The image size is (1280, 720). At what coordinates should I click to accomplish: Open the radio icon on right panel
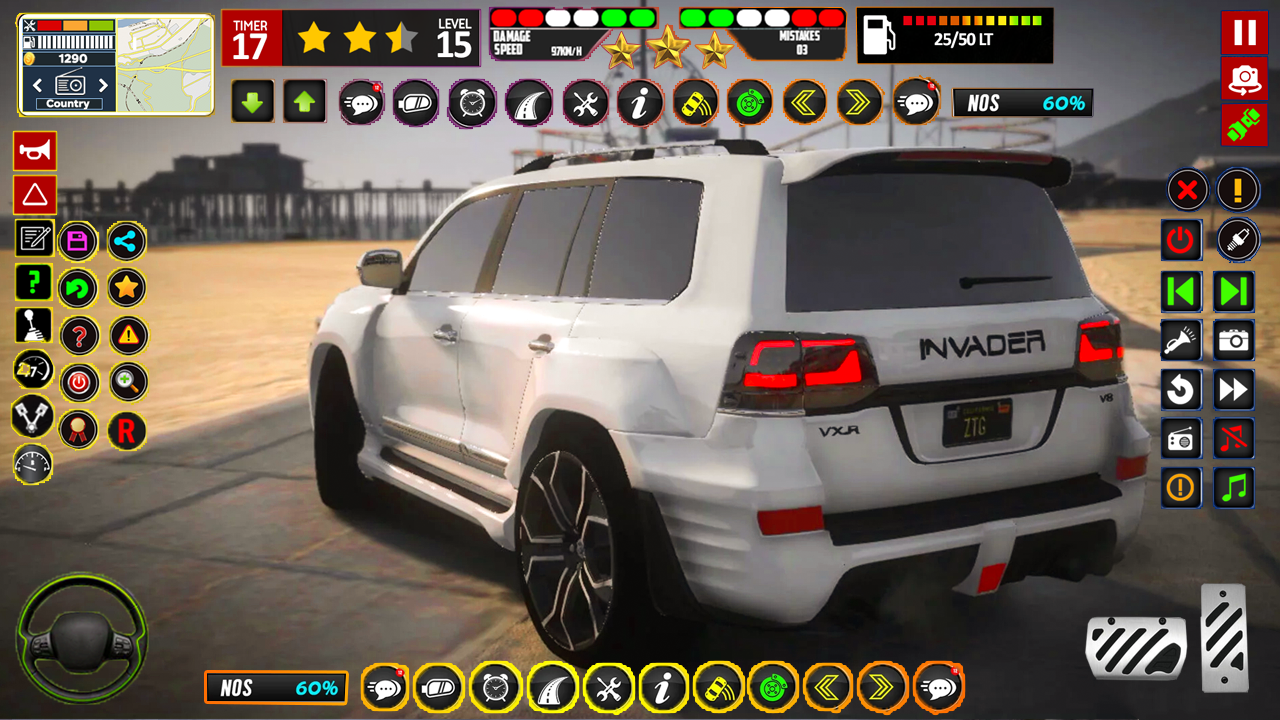tap(1181, 438)
